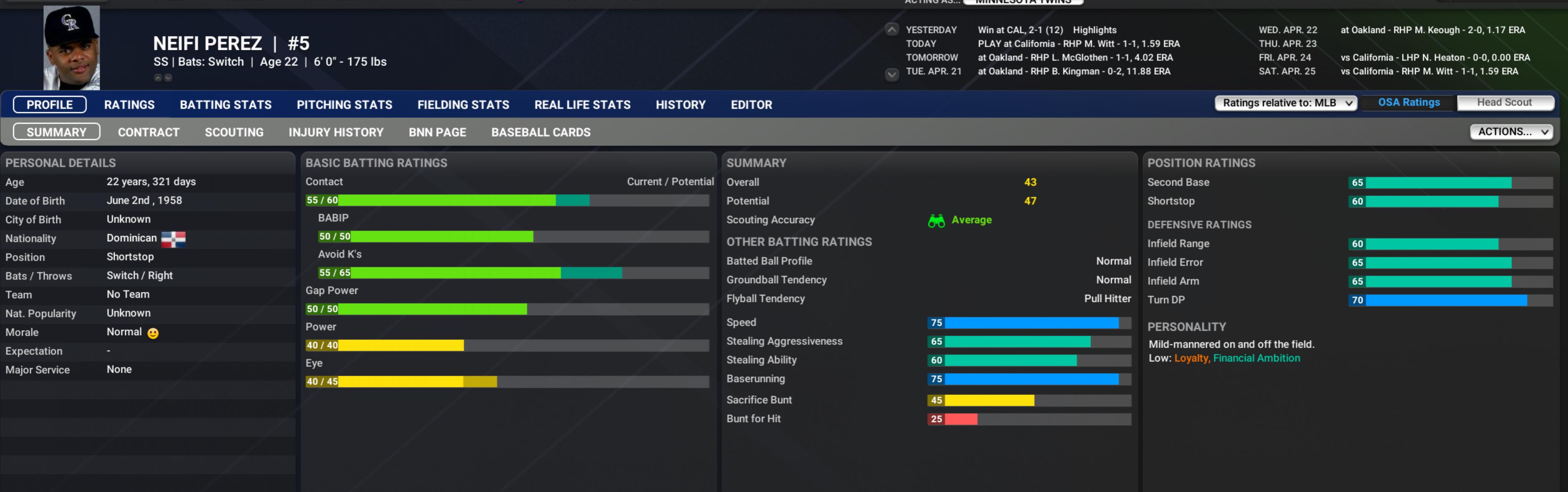Click the schedule scroll-up arrow
Image resolution: width=1568 pixels, height=492 pixels.
[x=891, y=30]
